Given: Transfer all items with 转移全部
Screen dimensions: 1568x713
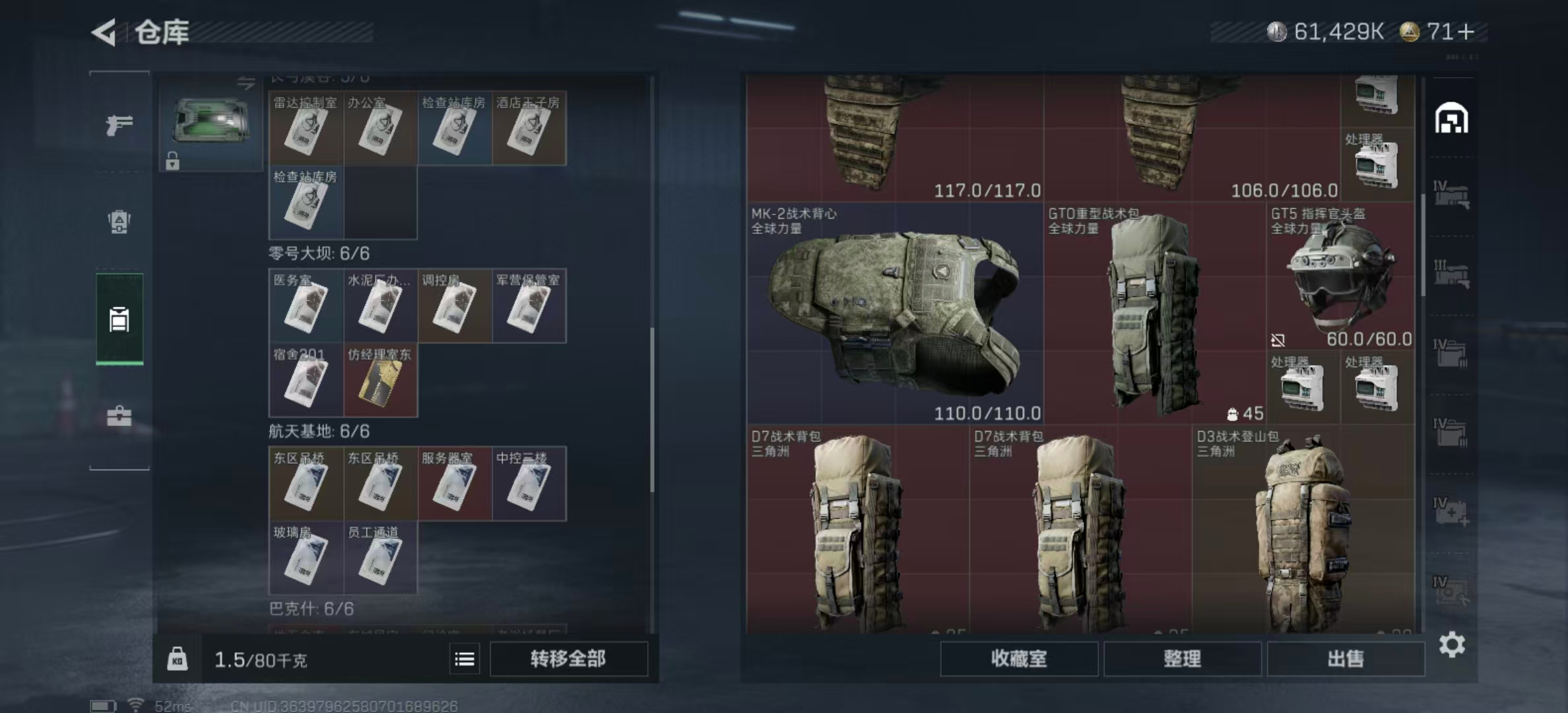Looking at the screenshot, I should [568, 659].
